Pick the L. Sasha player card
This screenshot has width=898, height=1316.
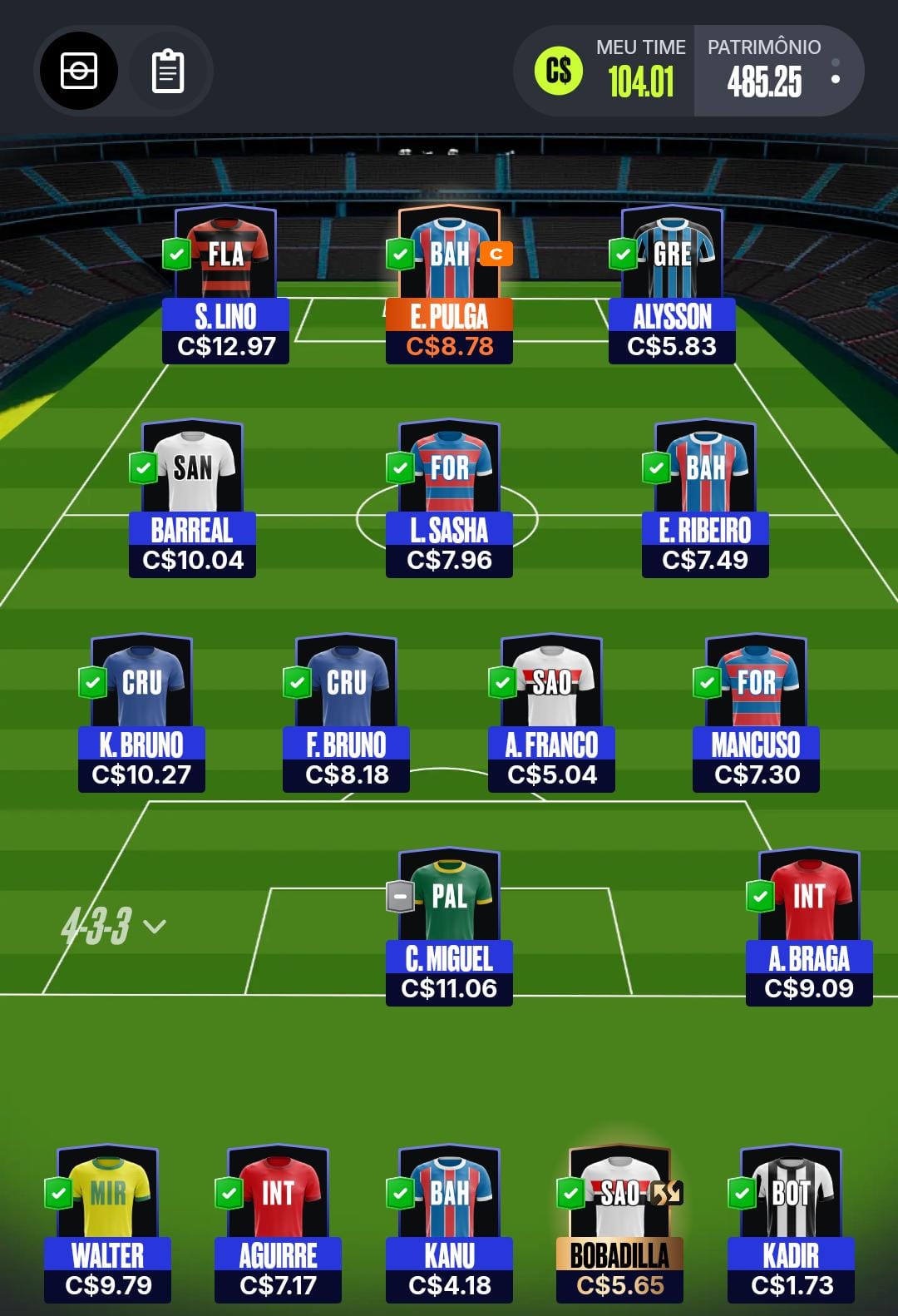tap(449, 499)
